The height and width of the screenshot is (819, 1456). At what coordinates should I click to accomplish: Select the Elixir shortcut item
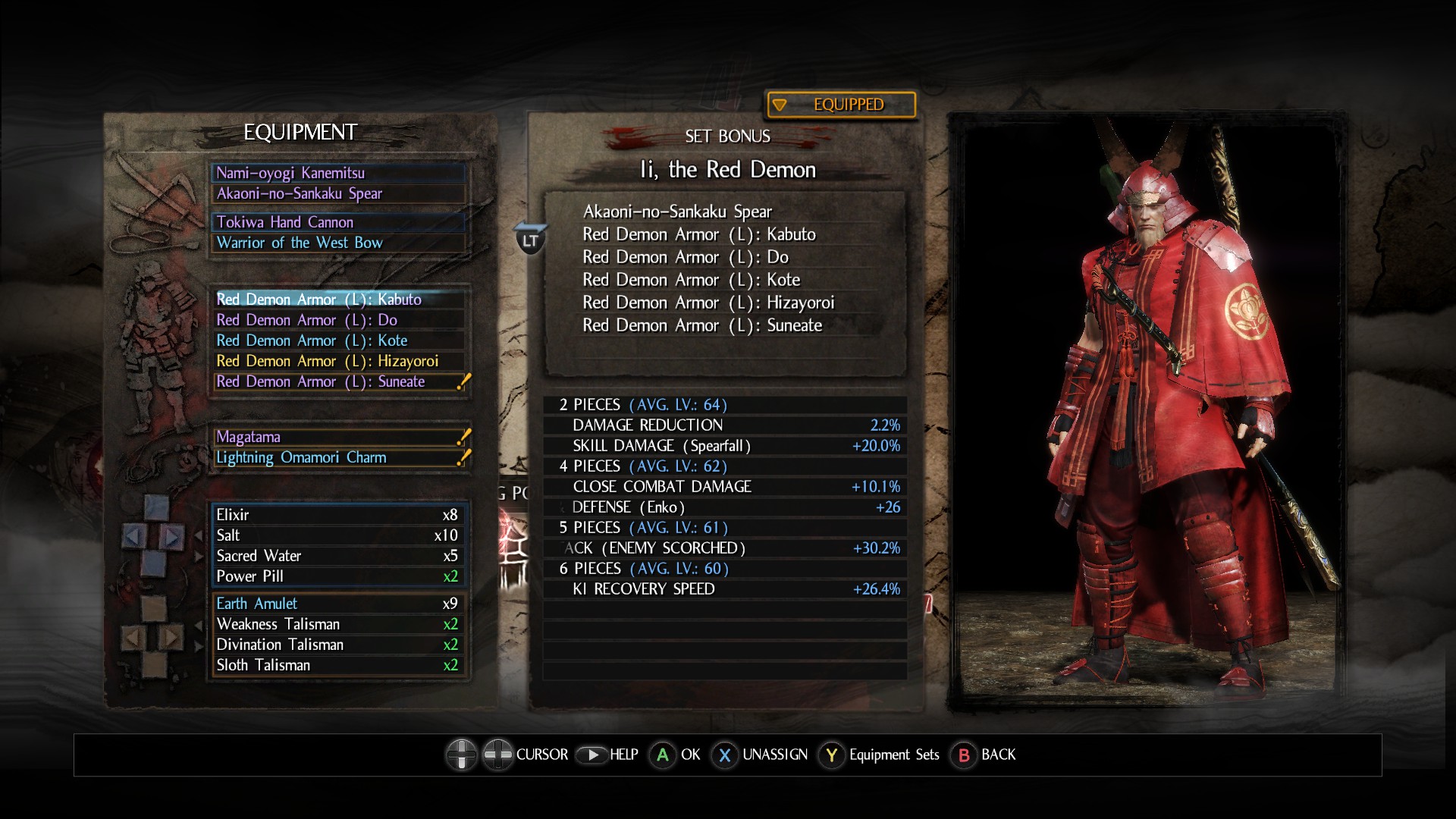(338, 515)
